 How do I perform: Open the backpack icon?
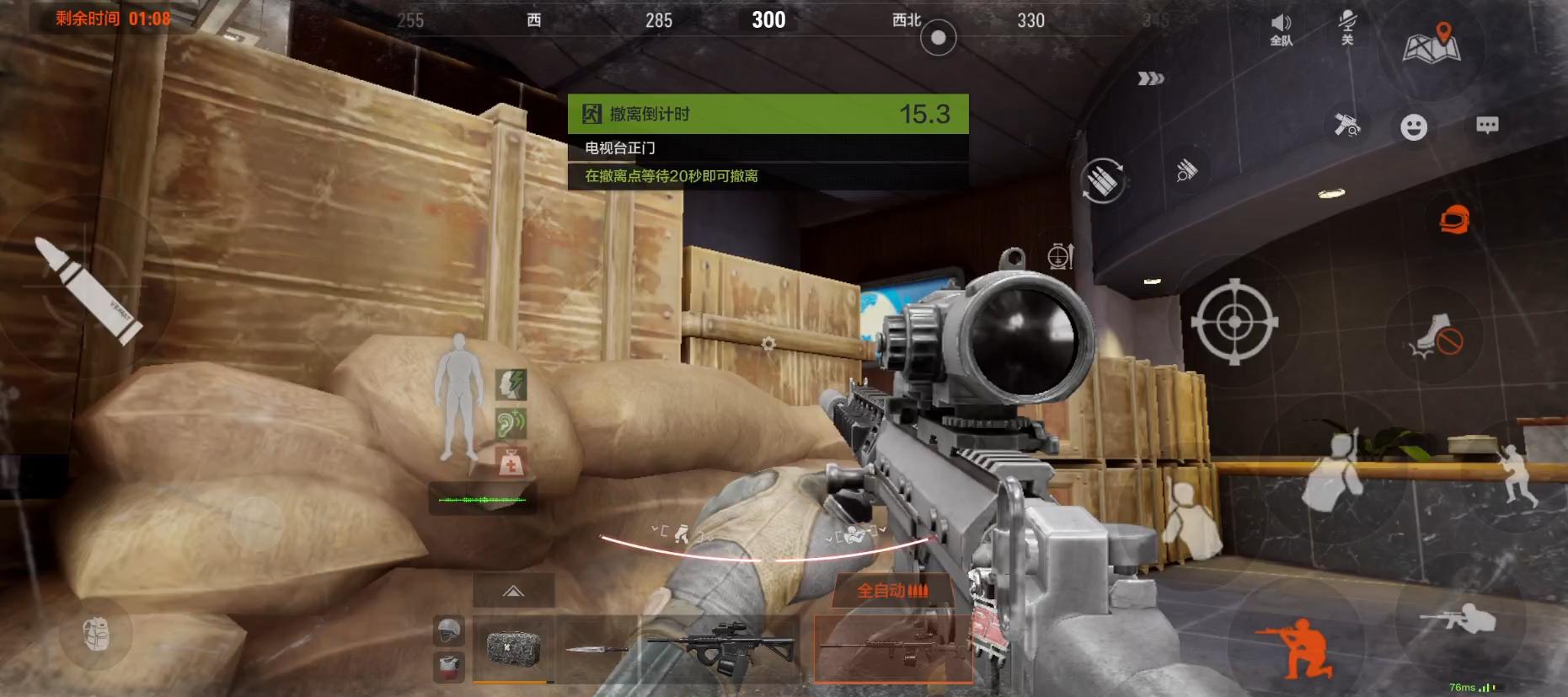(x=97, y=634)
